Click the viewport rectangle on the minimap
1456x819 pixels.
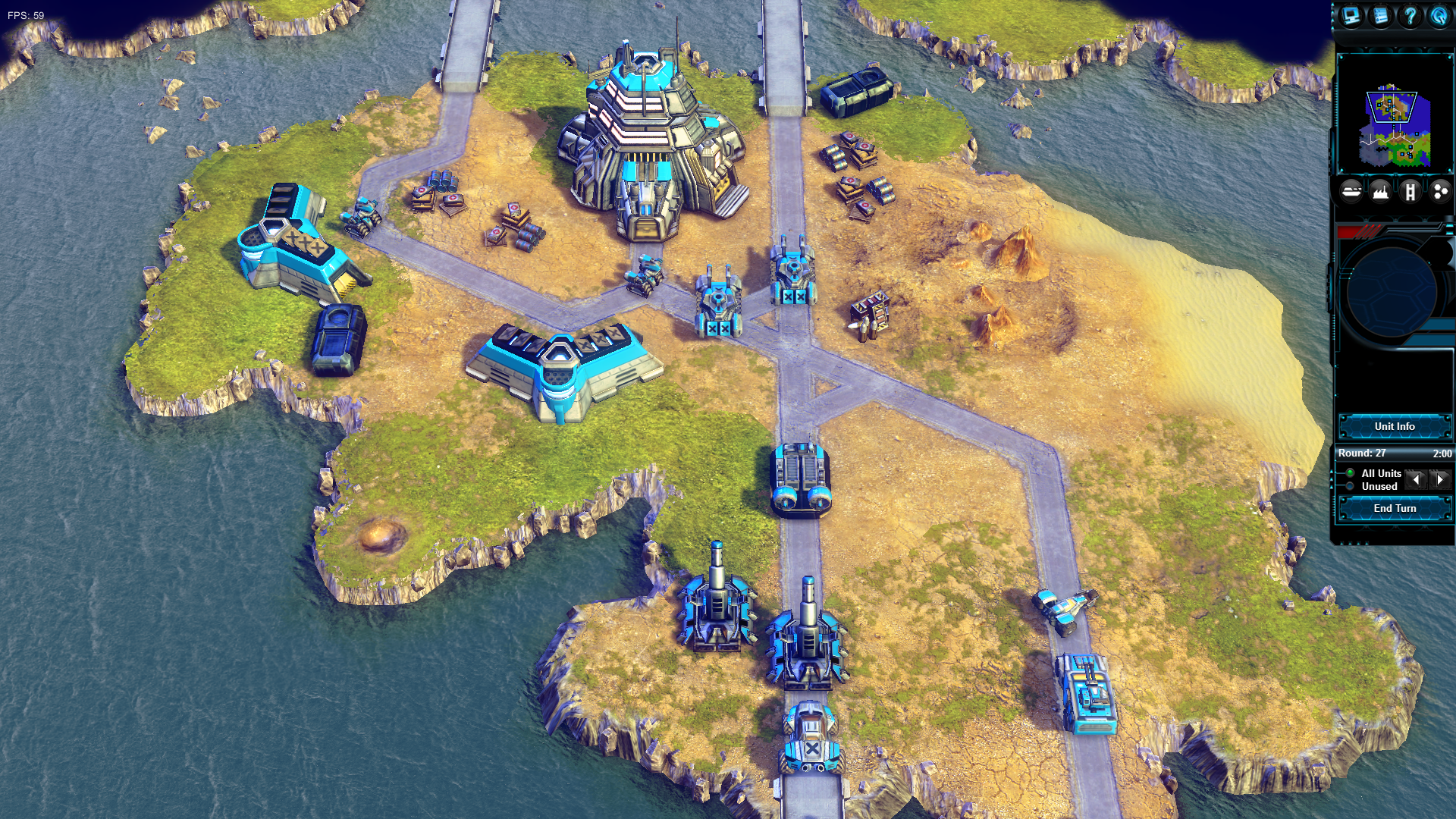[x=1392, y=106]
